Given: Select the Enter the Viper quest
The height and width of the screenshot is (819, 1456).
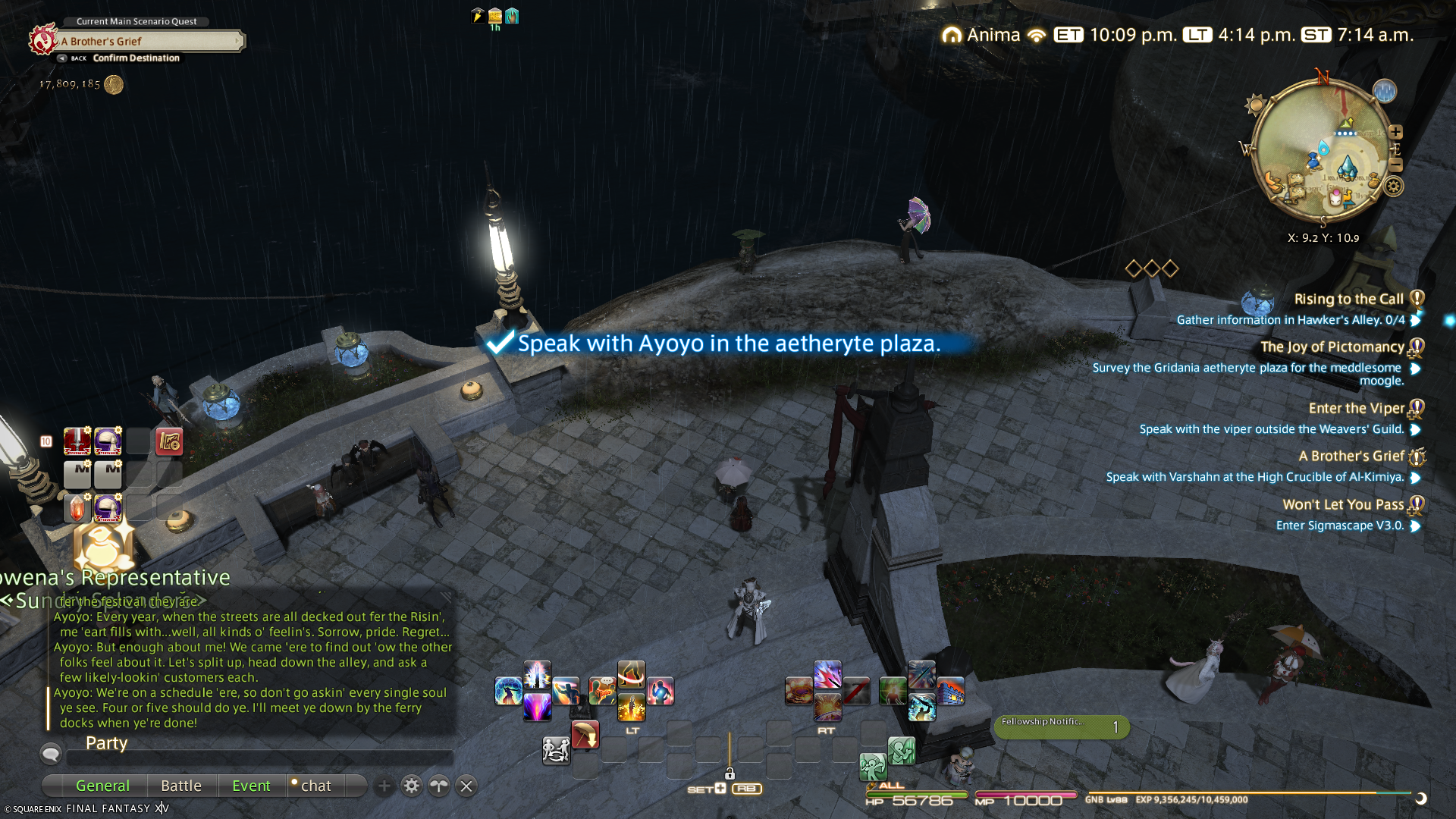Looking at the screenshot, I should coord(1356,408).
